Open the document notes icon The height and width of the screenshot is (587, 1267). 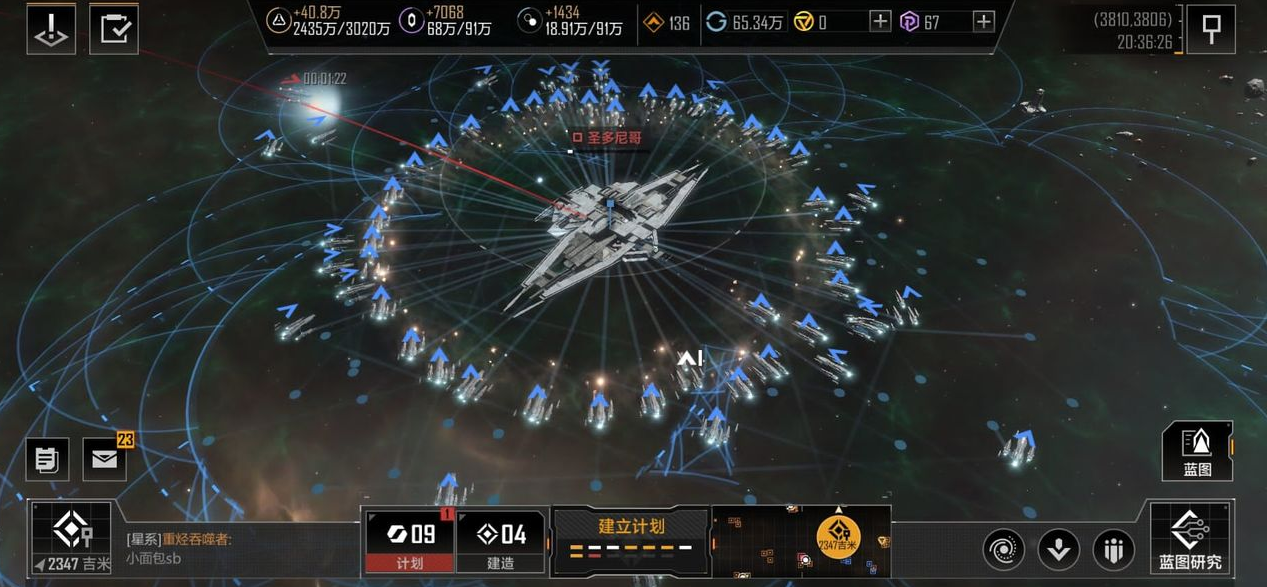point(47,459)
